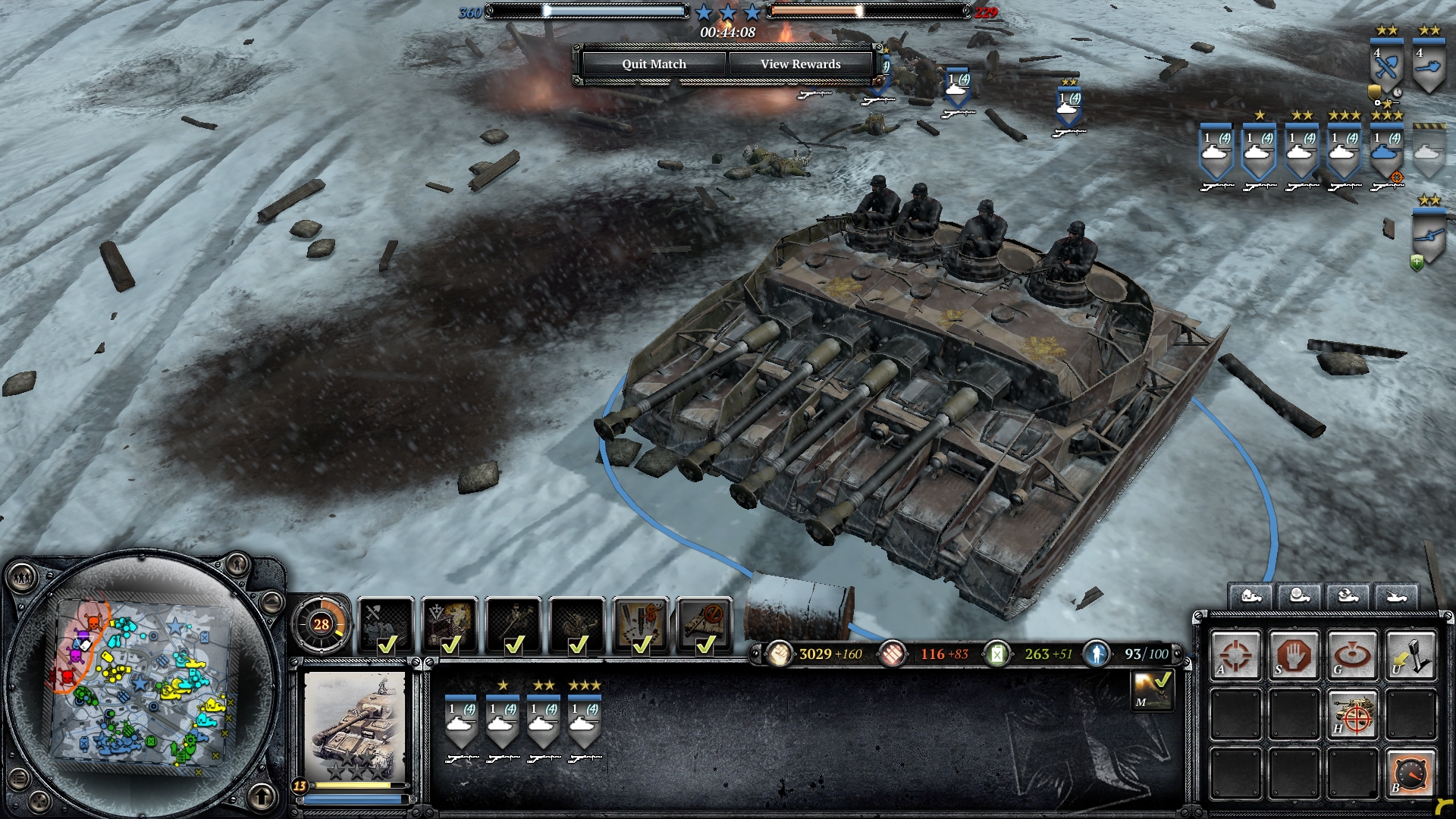Select the Attack Ground command
This screenshot has height=819, width=1456.
click(x=1352, y=654)
